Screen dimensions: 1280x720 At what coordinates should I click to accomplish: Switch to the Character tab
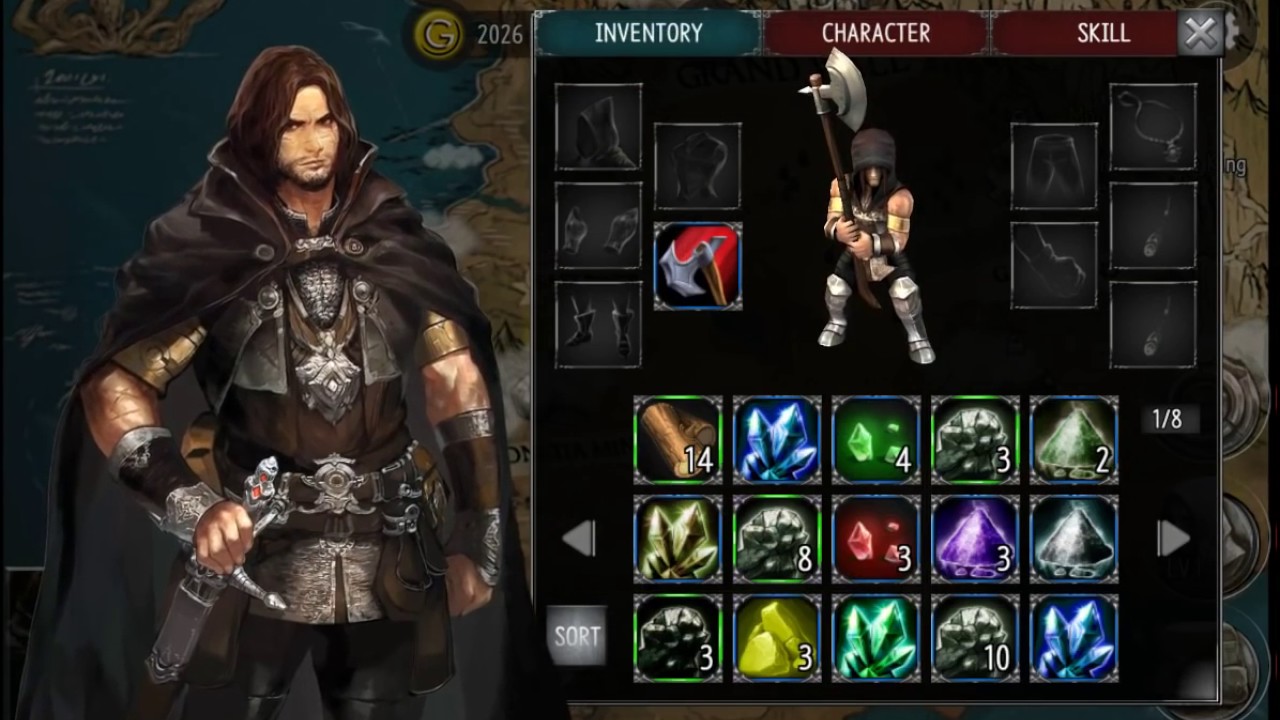click(875, 33)
